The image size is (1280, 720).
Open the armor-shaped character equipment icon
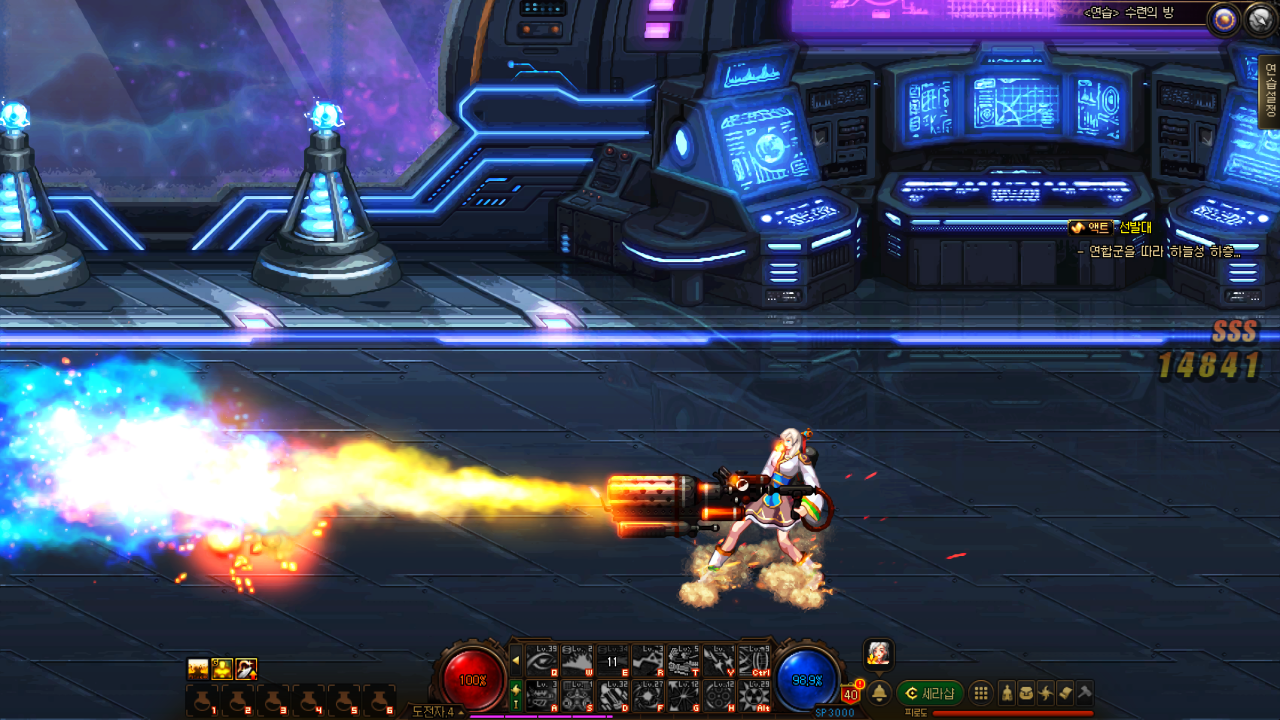pyautogui.click(x=1007, y=693)
